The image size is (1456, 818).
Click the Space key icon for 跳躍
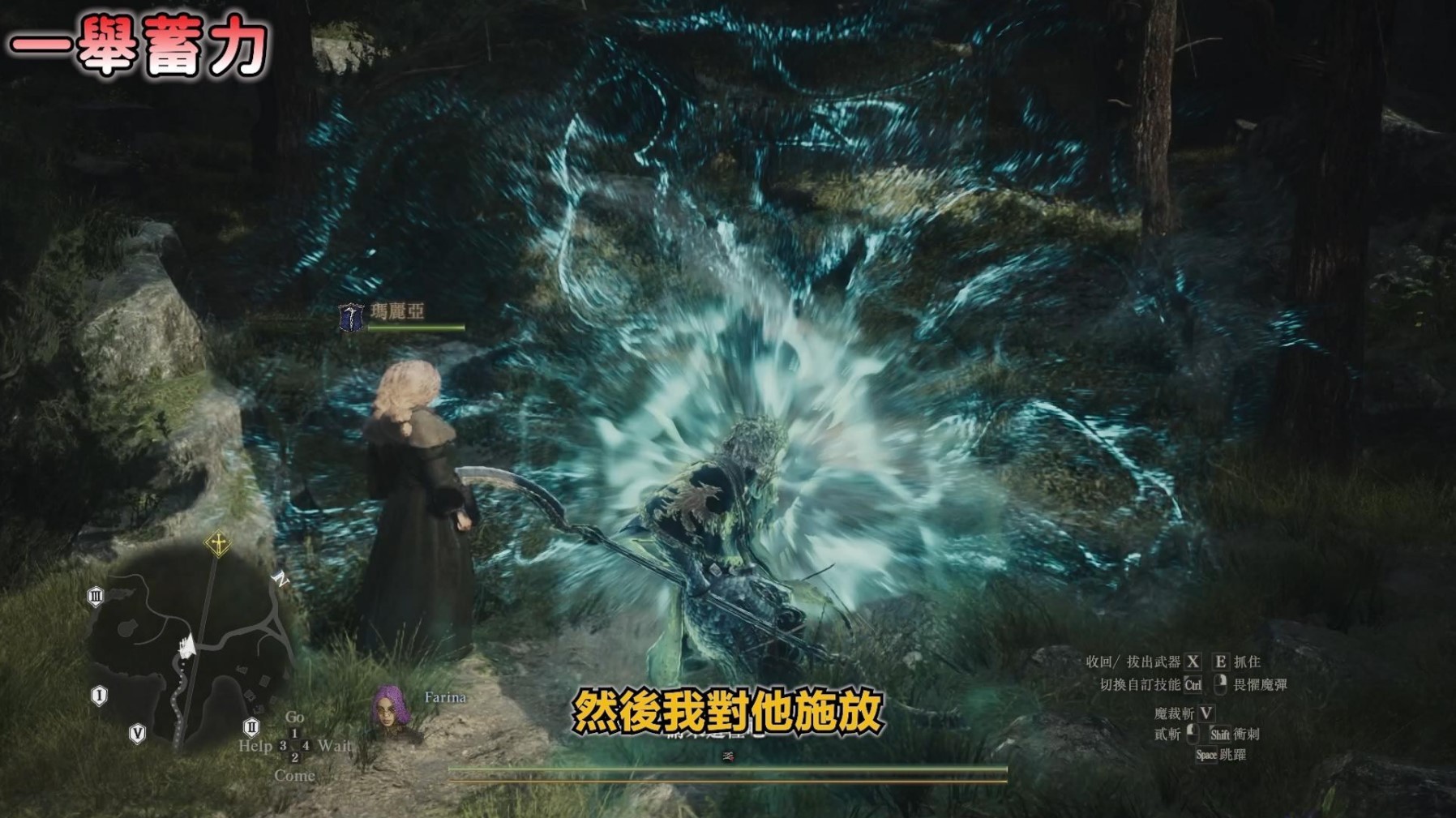[1206, 754]
